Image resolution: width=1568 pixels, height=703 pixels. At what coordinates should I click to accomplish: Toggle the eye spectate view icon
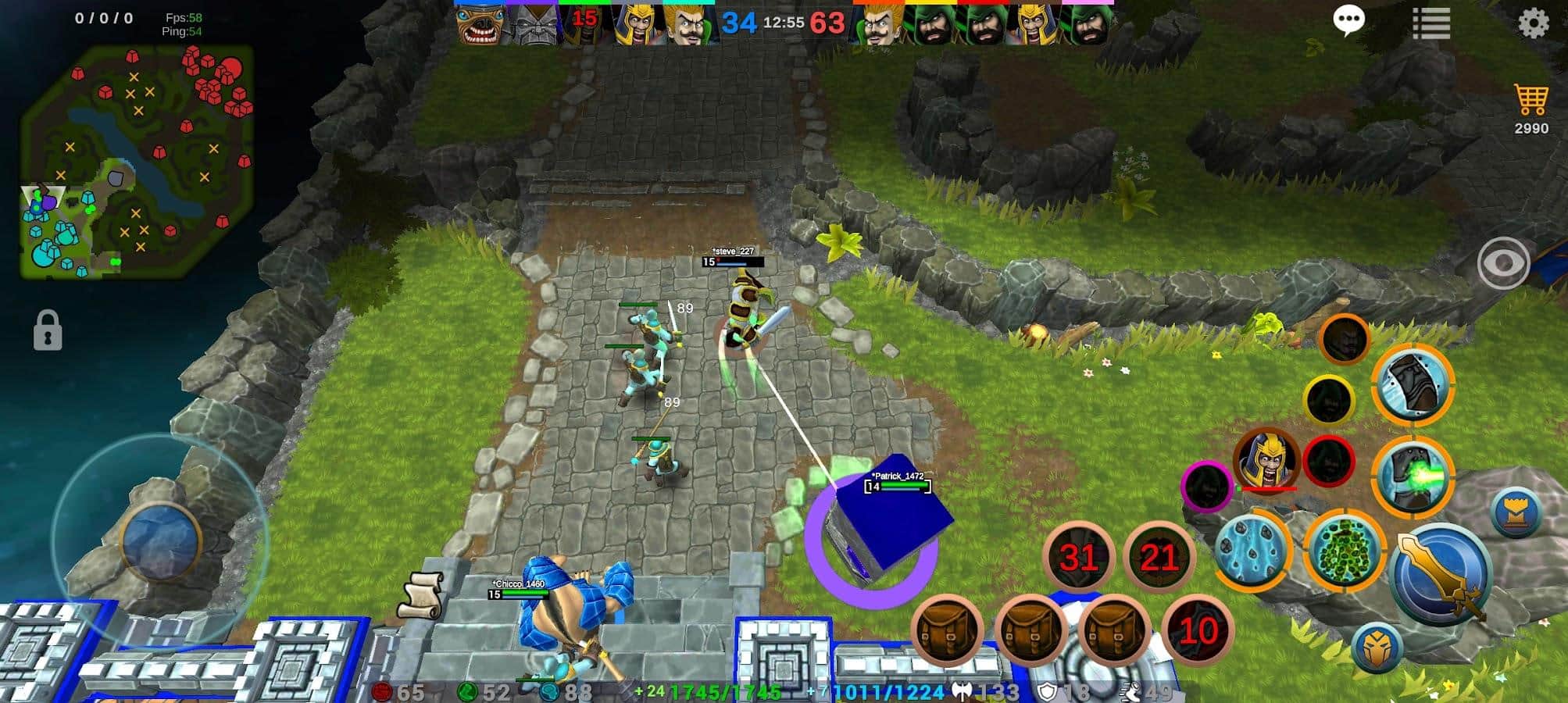(x=1506, y=262)
